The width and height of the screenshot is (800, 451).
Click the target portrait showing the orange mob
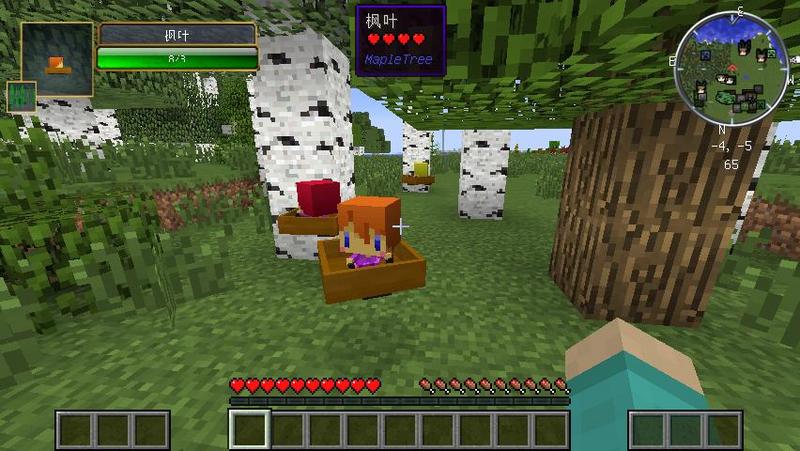coord(56,59)
